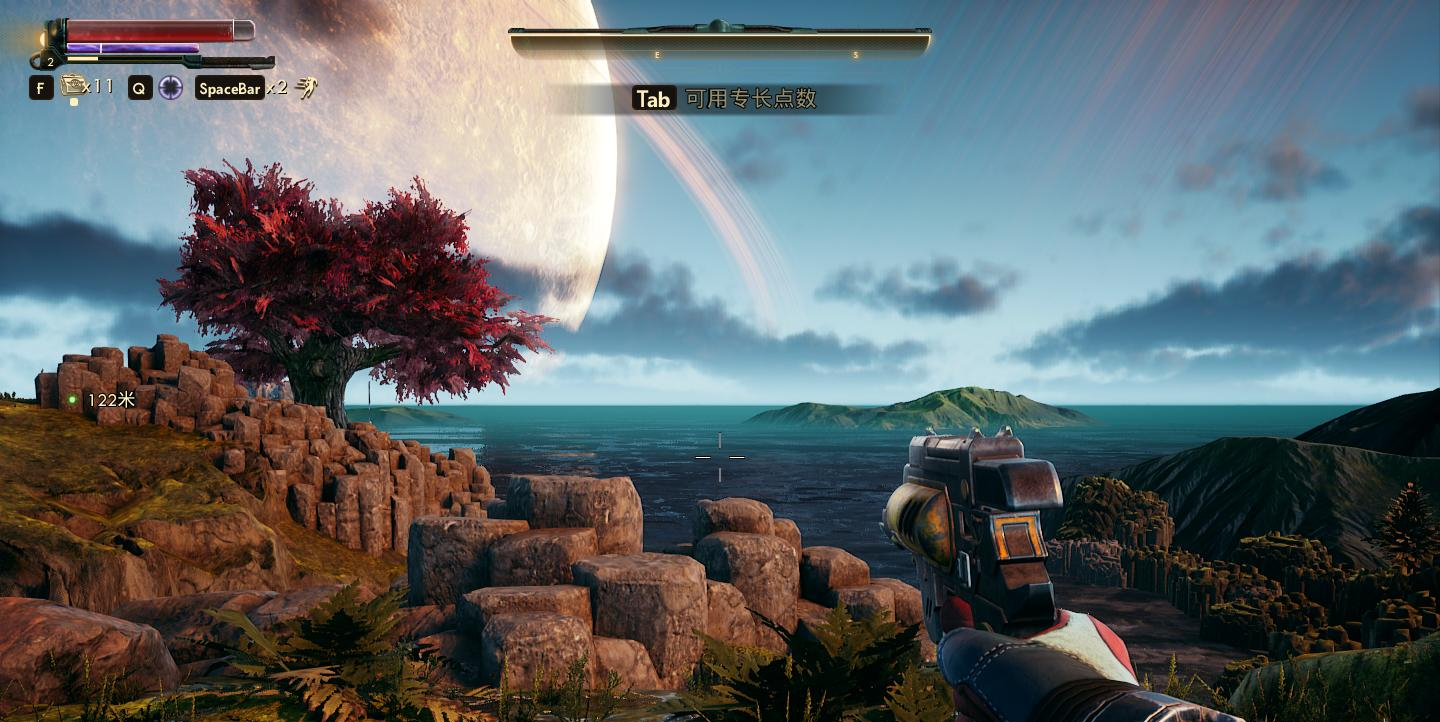Select the green 122米 waypoint marker
1440x722 pixels.
73,400
